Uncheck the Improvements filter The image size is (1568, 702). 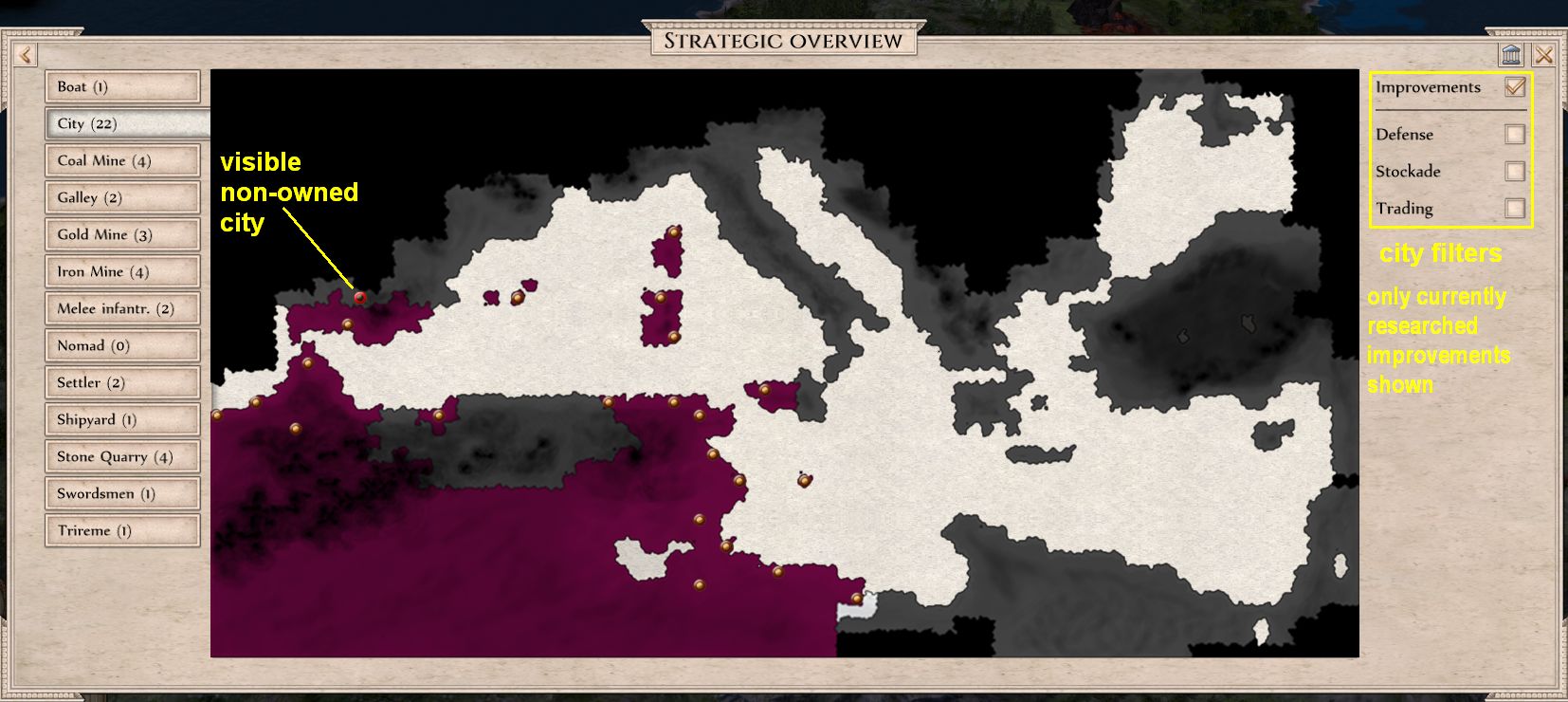coord(1516,86)
